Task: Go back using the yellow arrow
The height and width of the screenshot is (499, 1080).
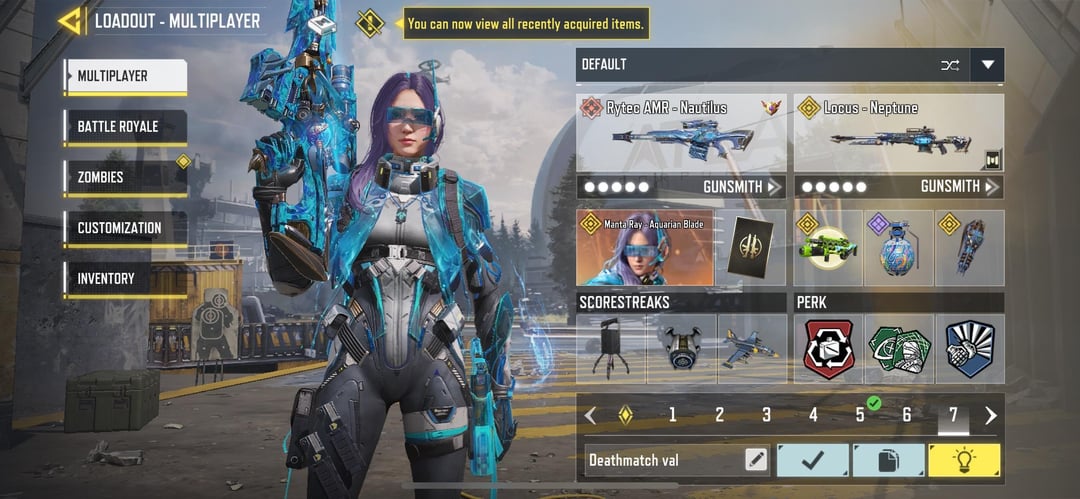Action: 69,20
